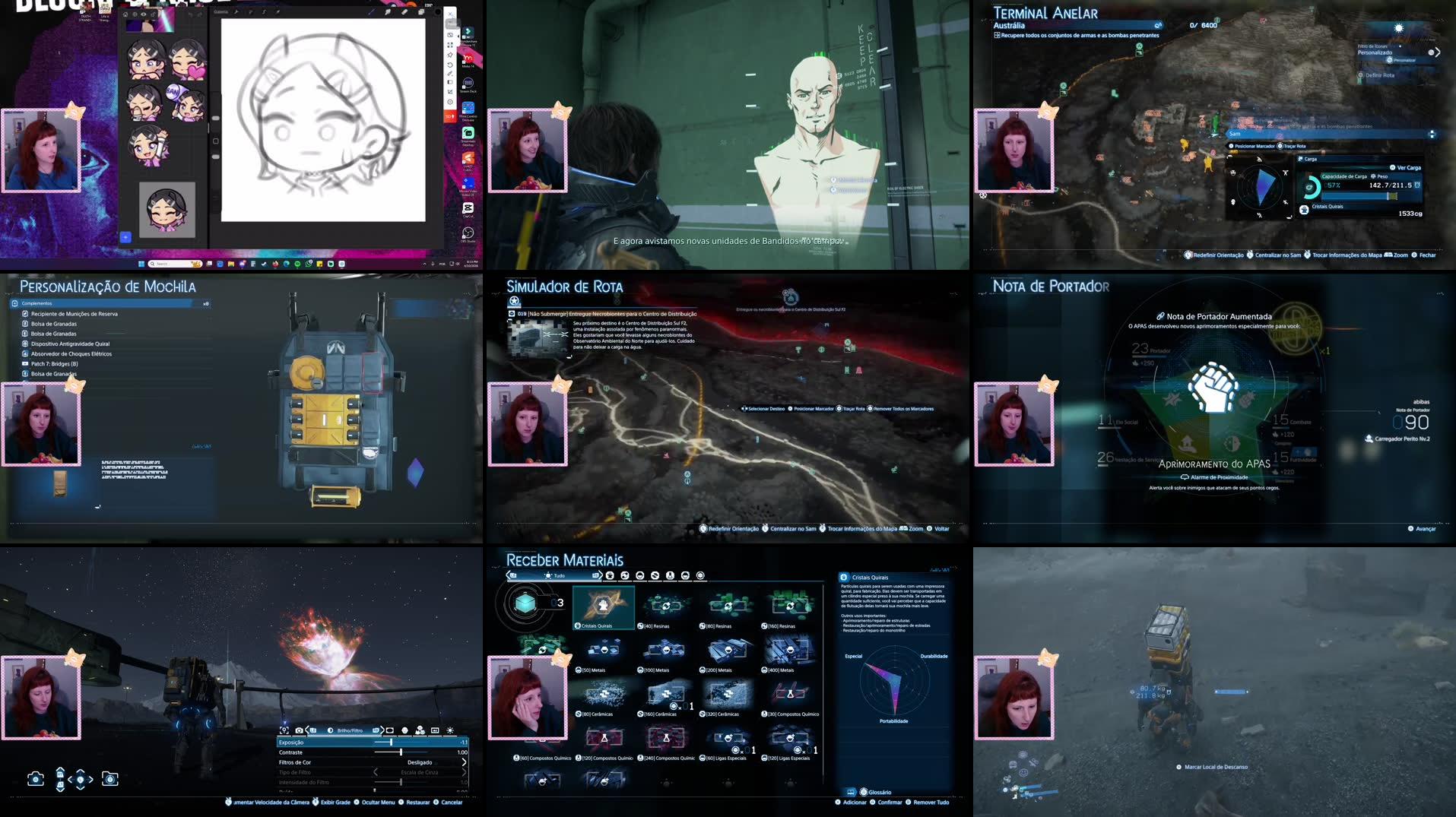Toggle Filtros de Cor from Desligado

point(420,762)
